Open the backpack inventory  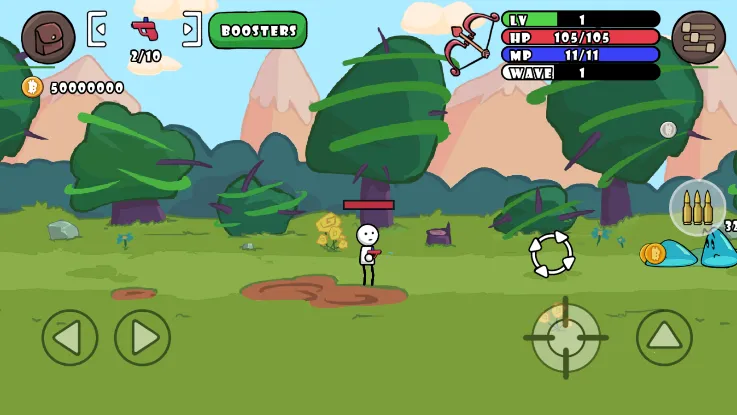click(48, 37)
